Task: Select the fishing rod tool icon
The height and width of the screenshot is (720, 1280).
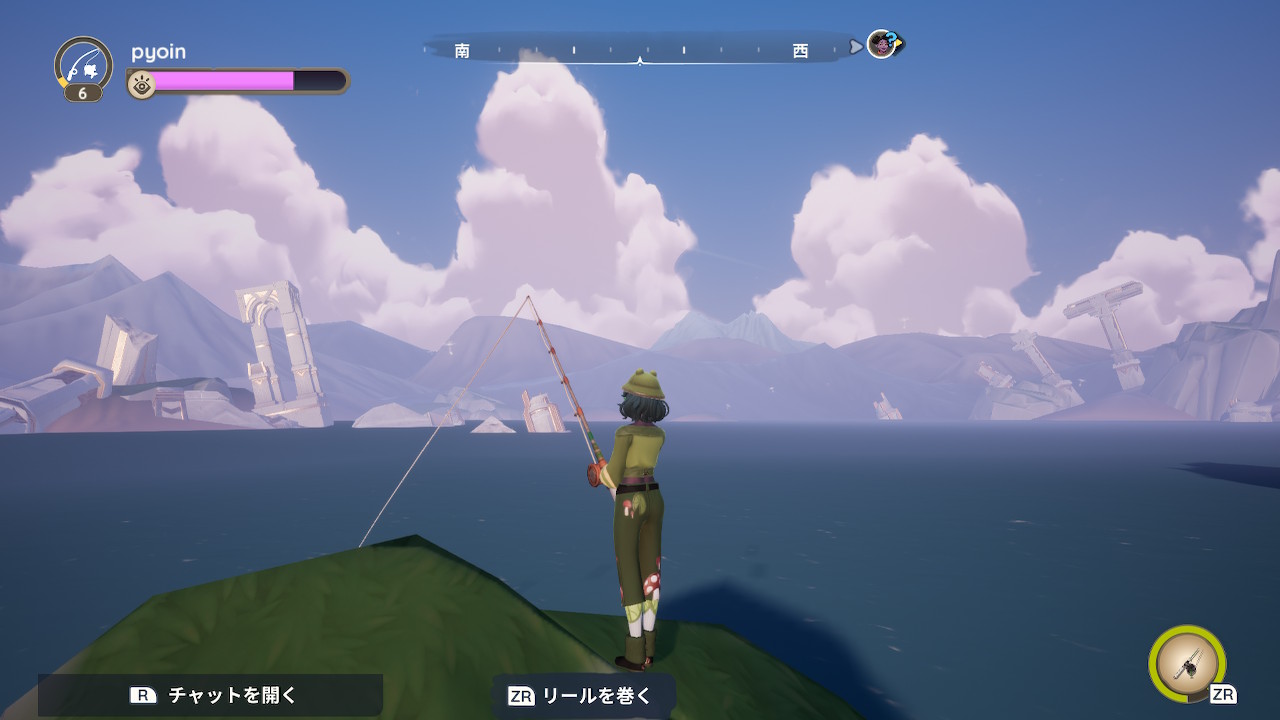Action: coord(1188,664)
